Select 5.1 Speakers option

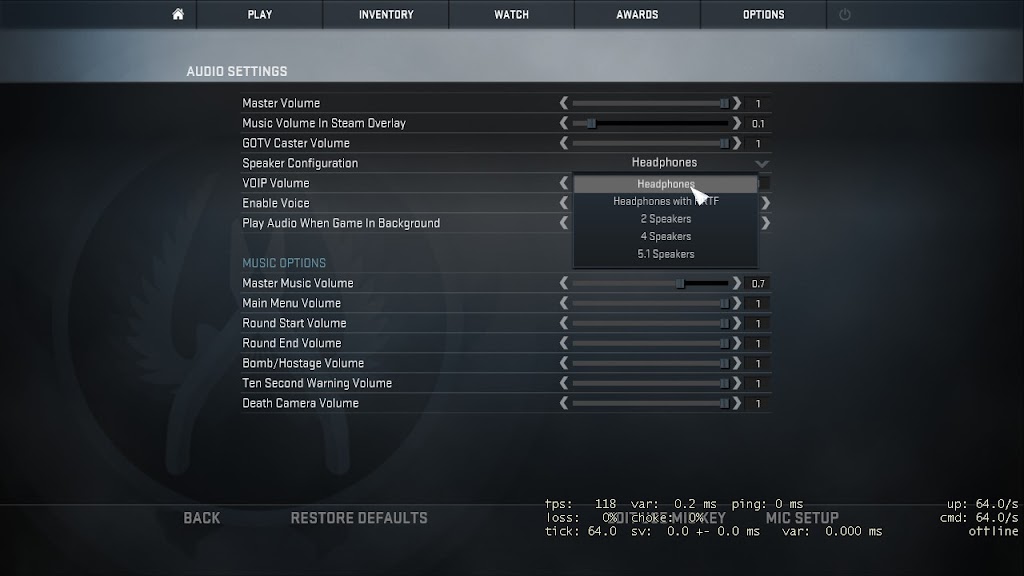[665, 254]
